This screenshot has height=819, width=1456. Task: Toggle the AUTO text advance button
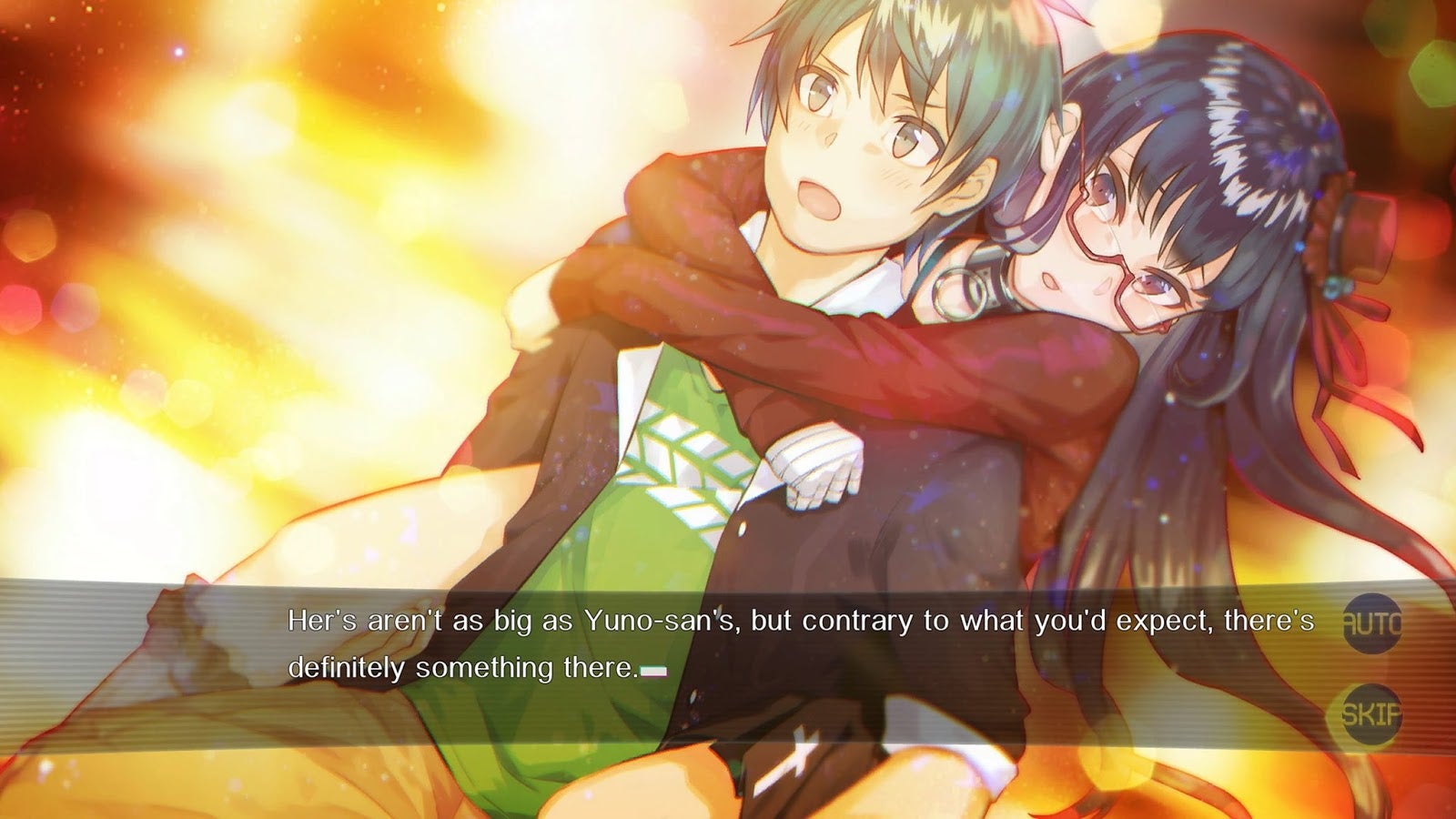(1371, 623)
